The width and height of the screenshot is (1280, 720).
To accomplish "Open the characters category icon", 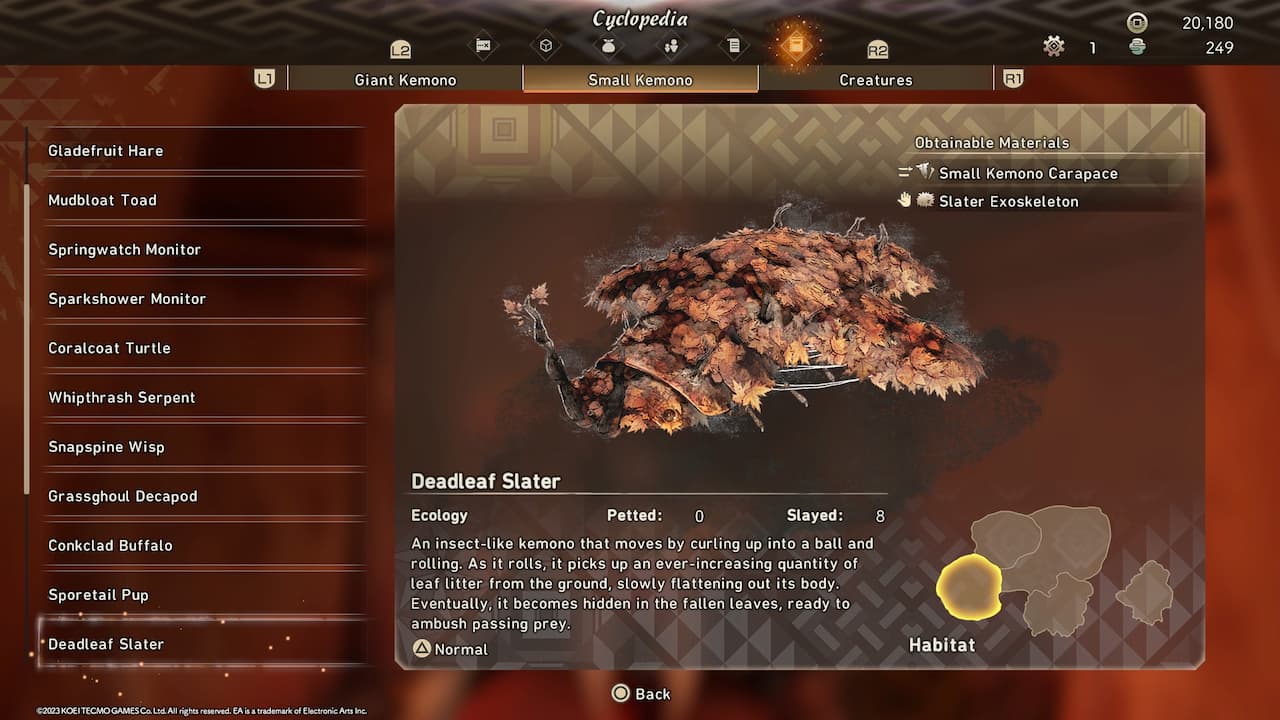I will coord(671,45).
